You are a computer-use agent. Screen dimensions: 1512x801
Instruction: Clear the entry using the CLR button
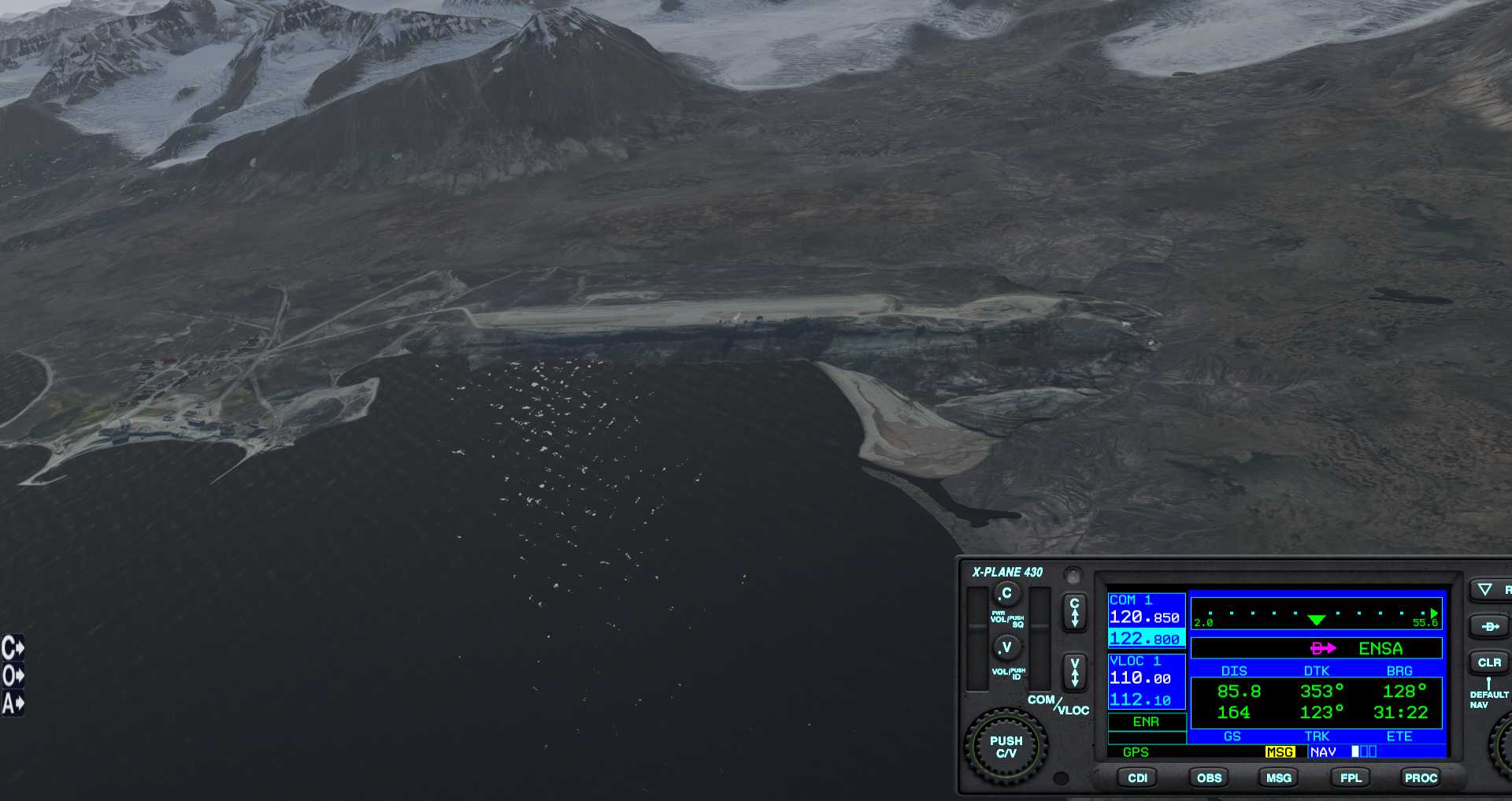point(1488,662)
